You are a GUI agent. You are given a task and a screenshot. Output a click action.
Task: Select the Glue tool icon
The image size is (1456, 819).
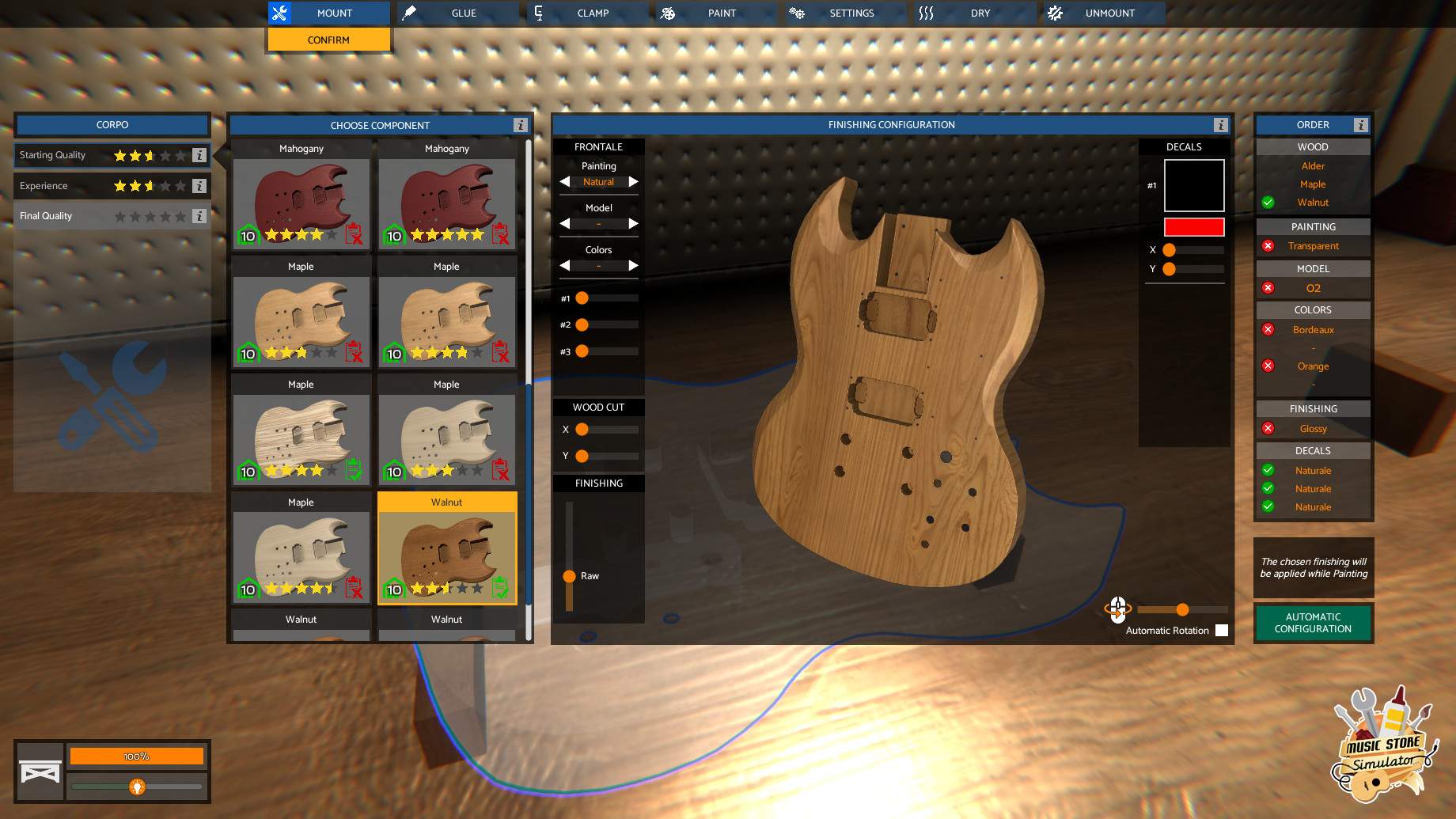point(408,13)
